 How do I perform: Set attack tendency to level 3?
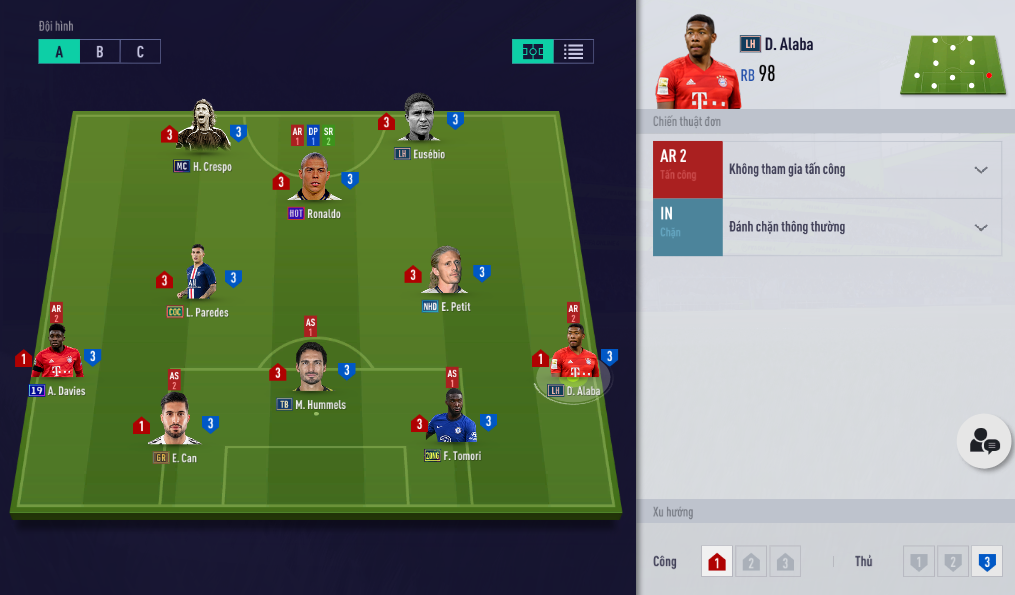pyautogui.click(x=786, y=562)
